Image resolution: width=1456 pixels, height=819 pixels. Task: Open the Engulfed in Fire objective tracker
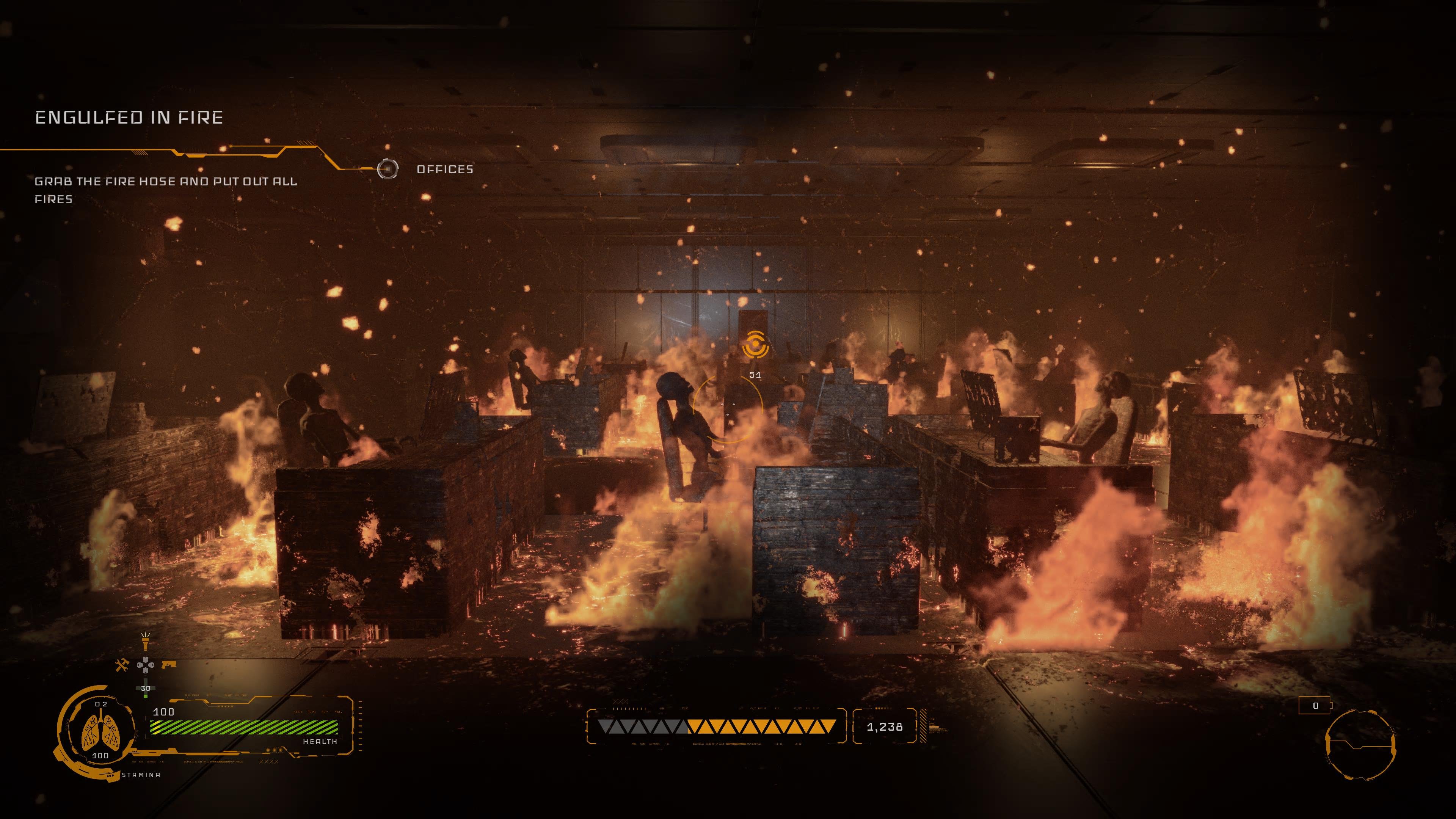coord(129,118)
